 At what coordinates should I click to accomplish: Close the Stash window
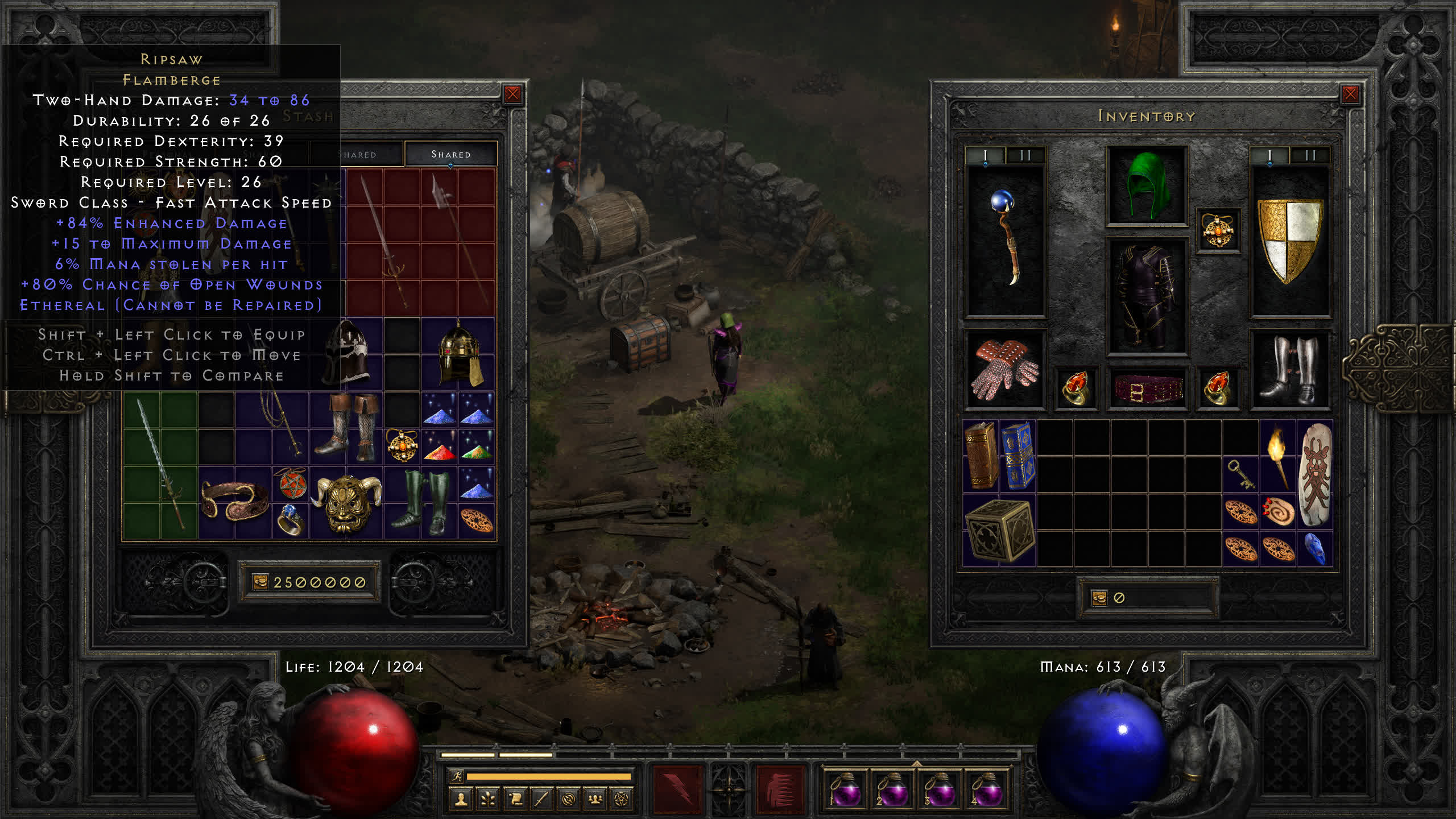(x=512, y=94)
